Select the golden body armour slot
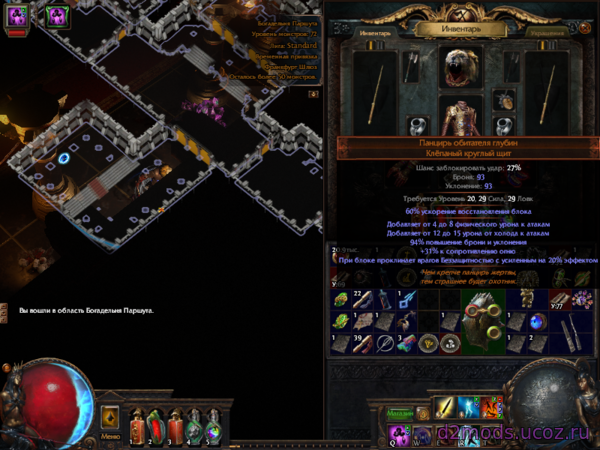This screenshot has width=600, height=450. (462, 120)
